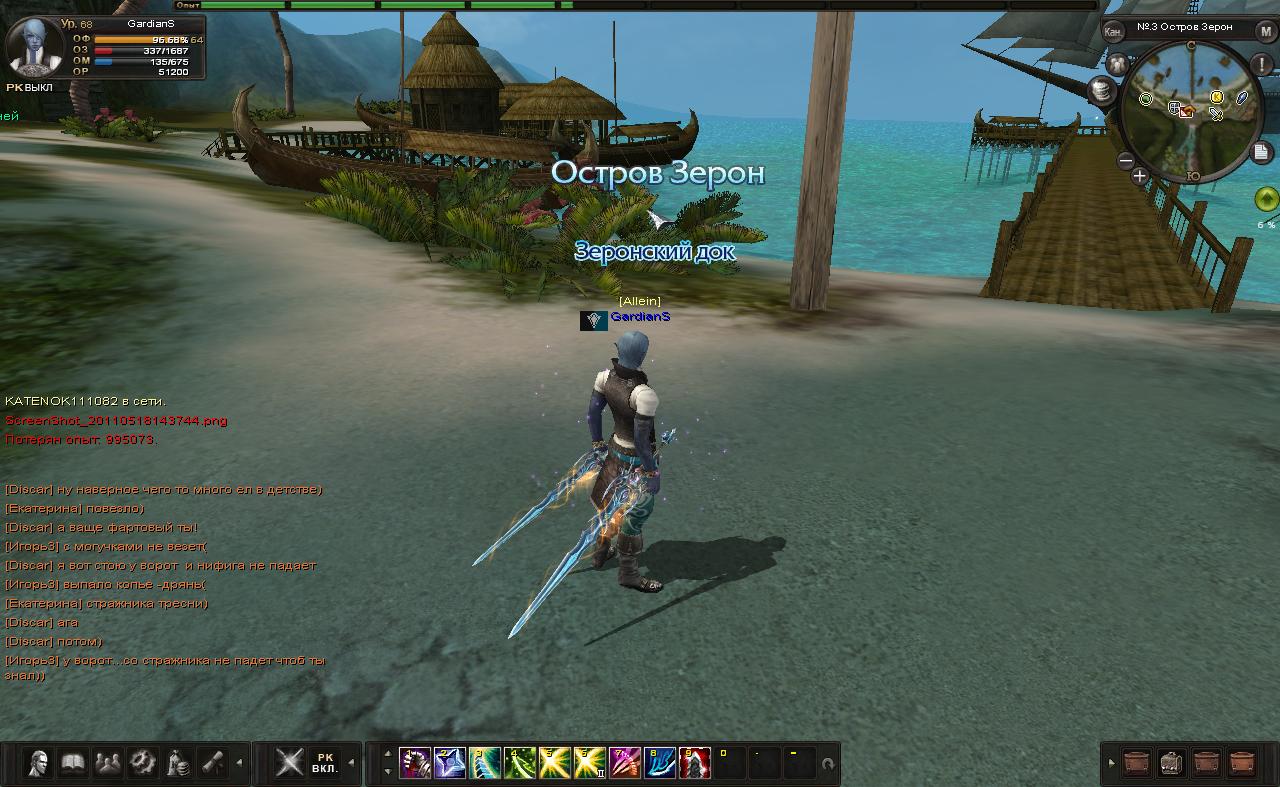
Task: Open the exclamation mark quest button
Action: tap(1266, 64)
